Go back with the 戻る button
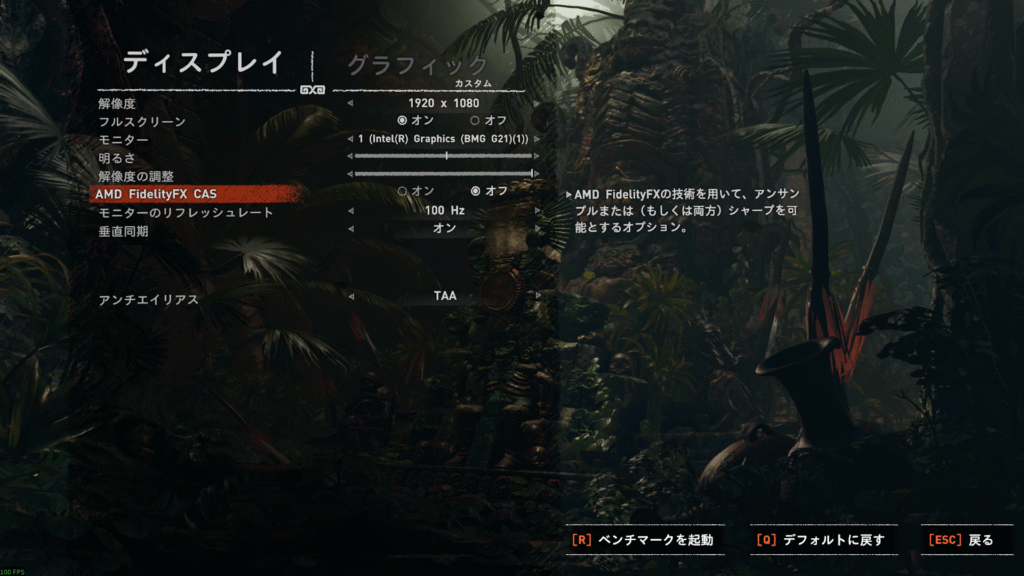The height and width of the screenshot is (576, 1024). pyautogui.click(x=963, y=540)
